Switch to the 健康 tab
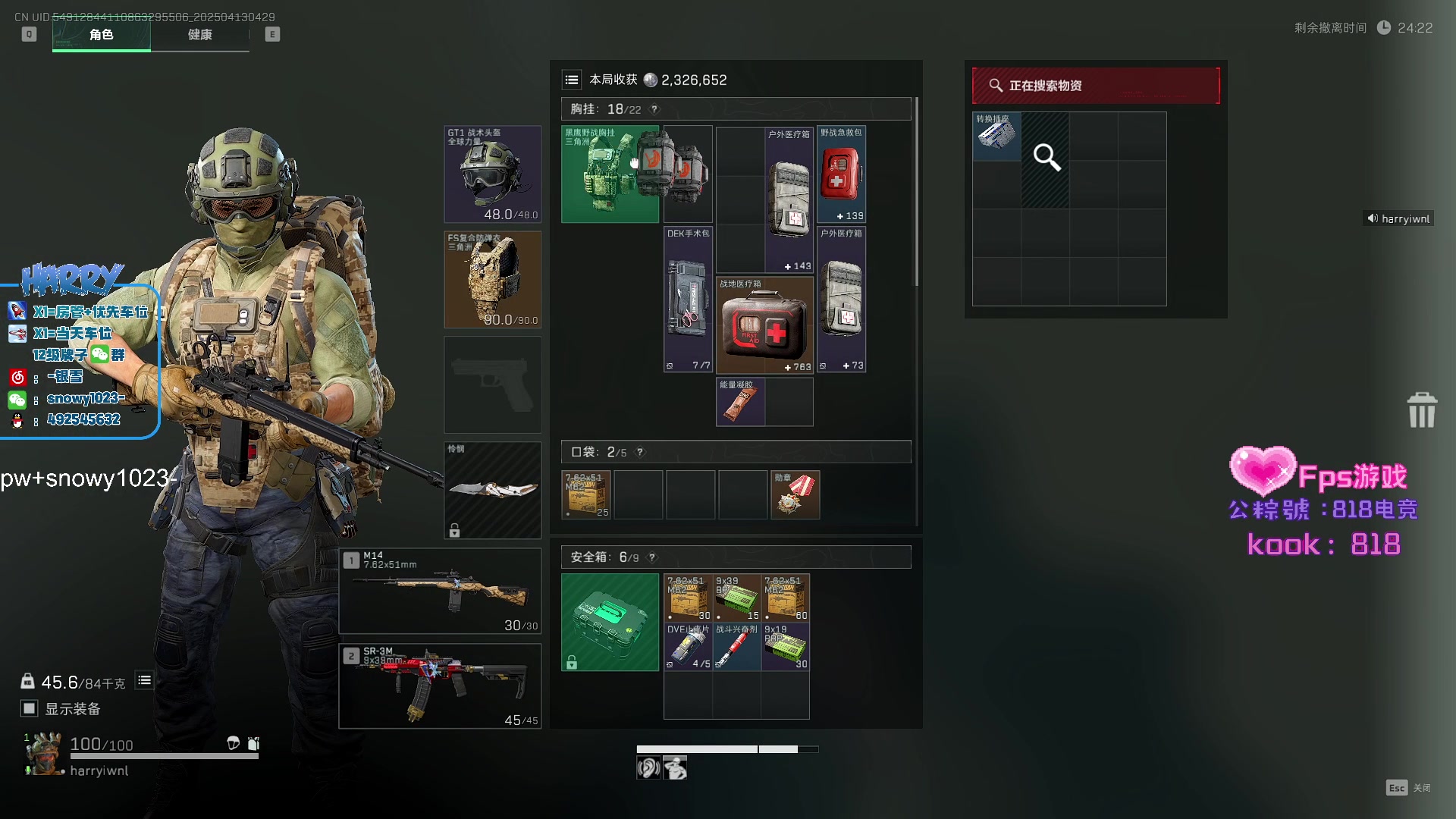This screenshot has height=819, width=1456. pyautogui.click(x=199, y=35)
